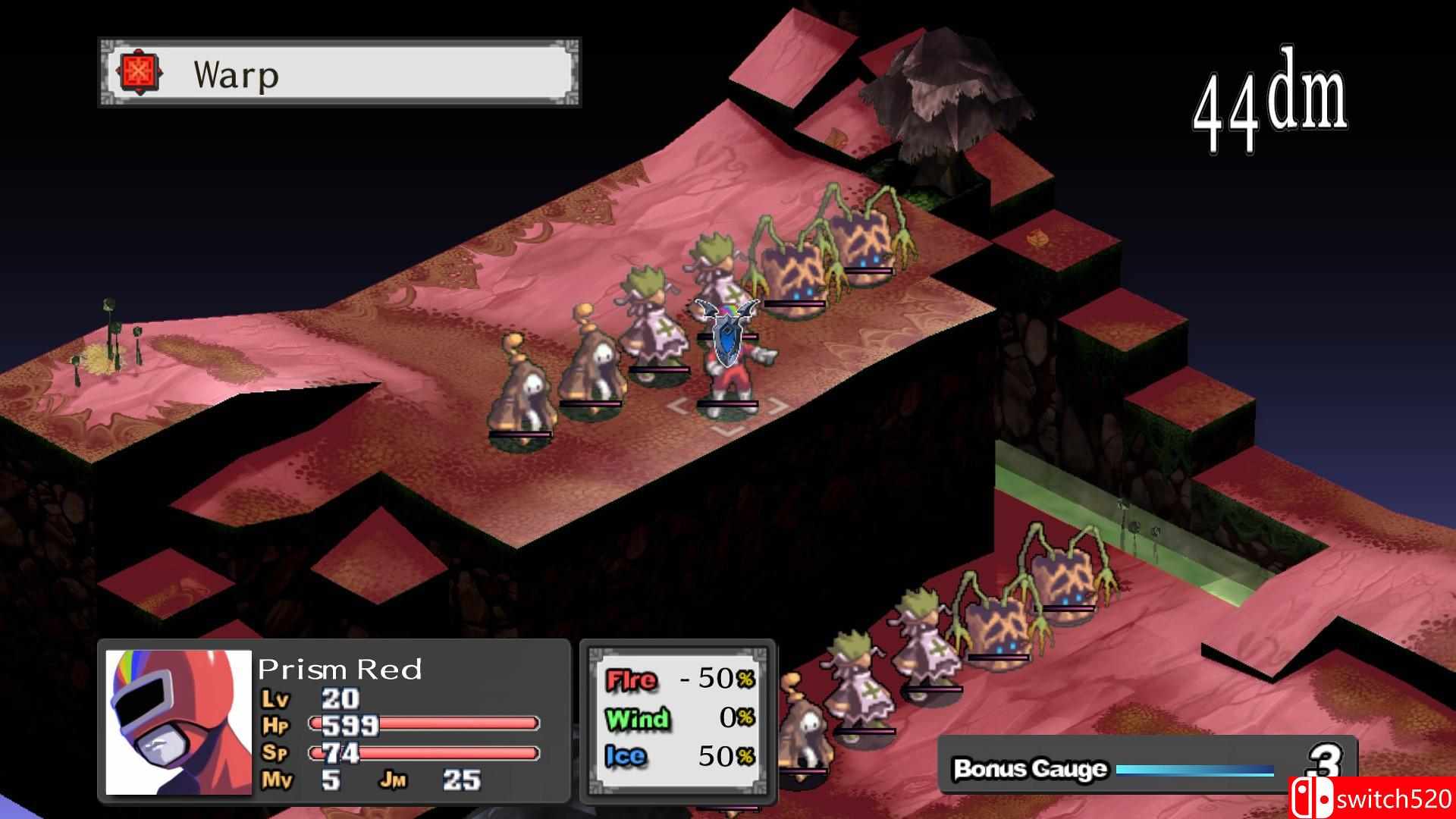Click the Jm stat value 25

[x=463, y=780]
